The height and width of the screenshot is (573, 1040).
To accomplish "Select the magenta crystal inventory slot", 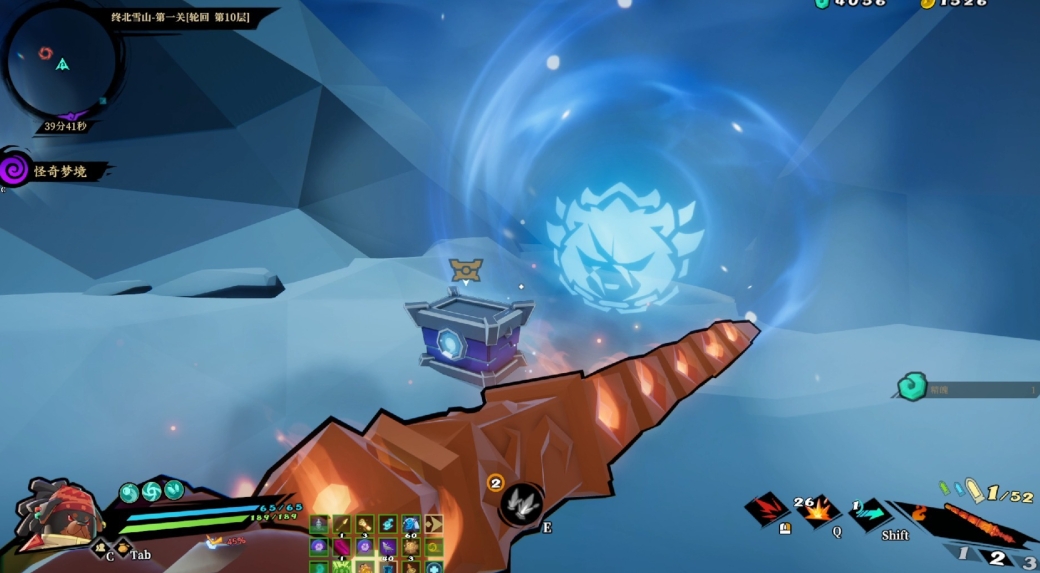I will pyautogui.click(x=342, y=547).
